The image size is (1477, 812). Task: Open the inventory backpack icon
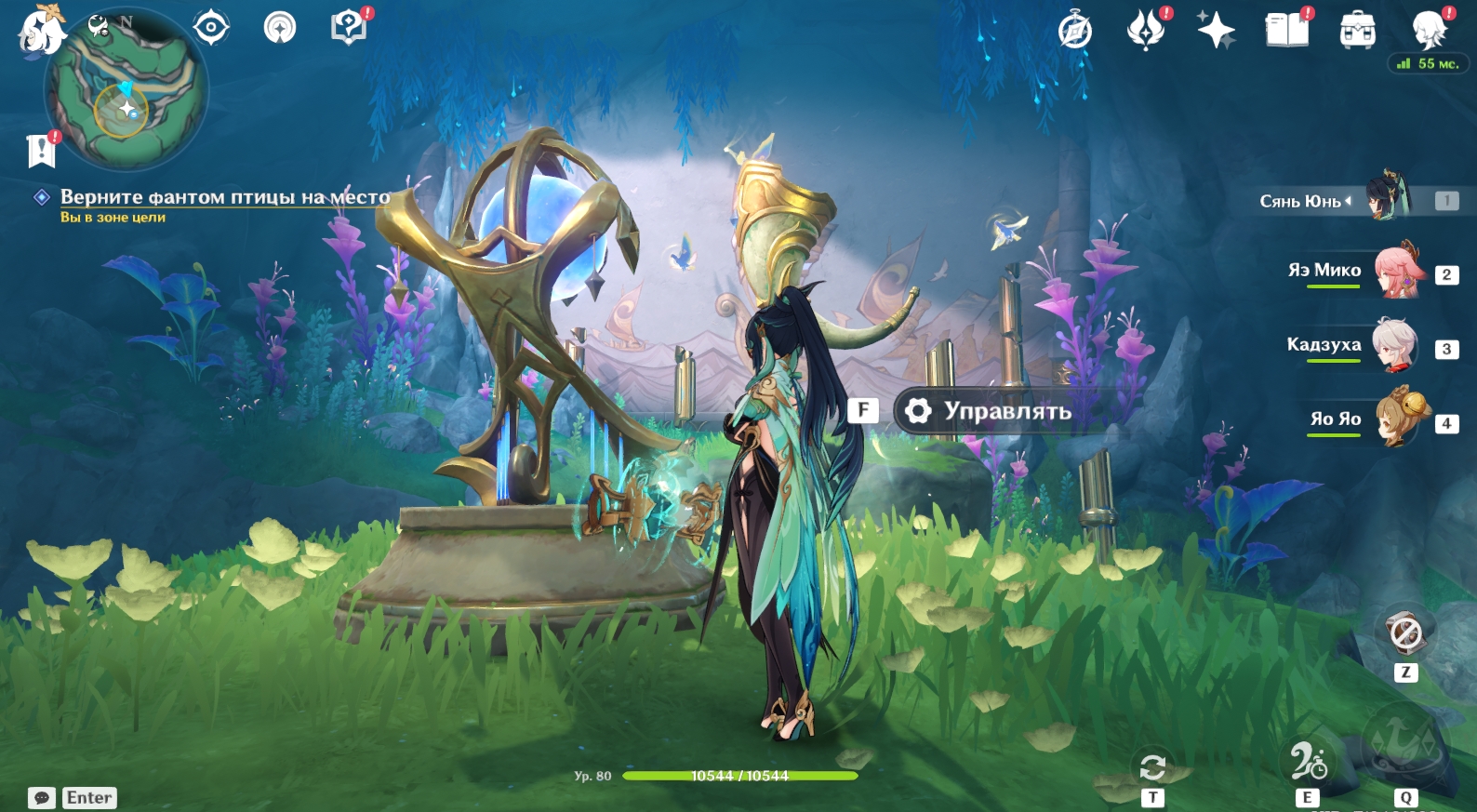coord(1357,31)
